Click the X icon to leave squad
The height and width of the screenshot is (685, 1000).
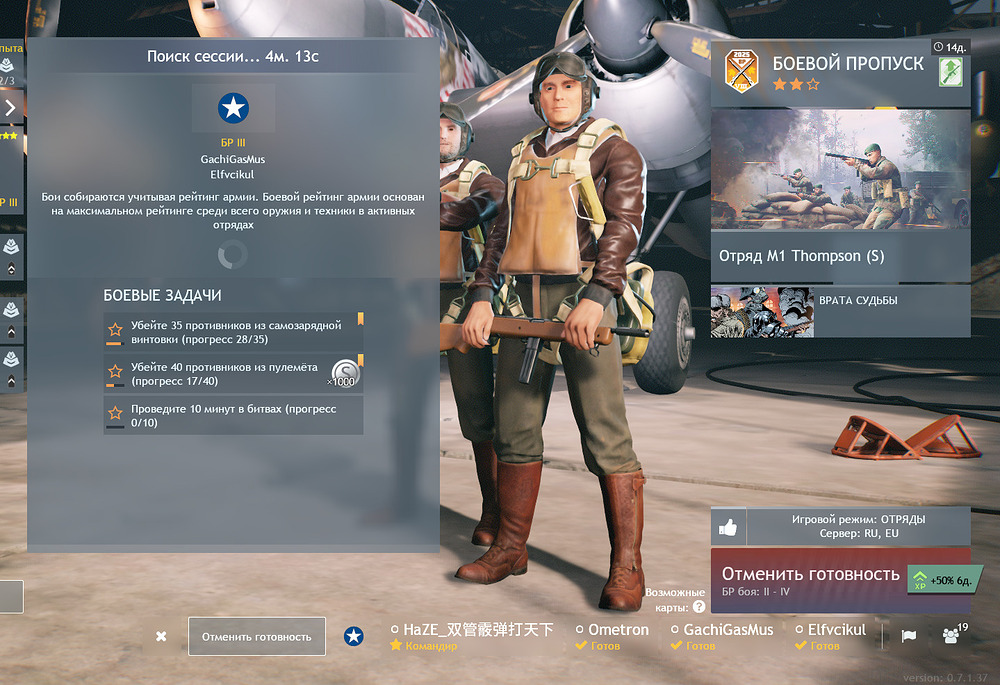[x=161, y=636]
